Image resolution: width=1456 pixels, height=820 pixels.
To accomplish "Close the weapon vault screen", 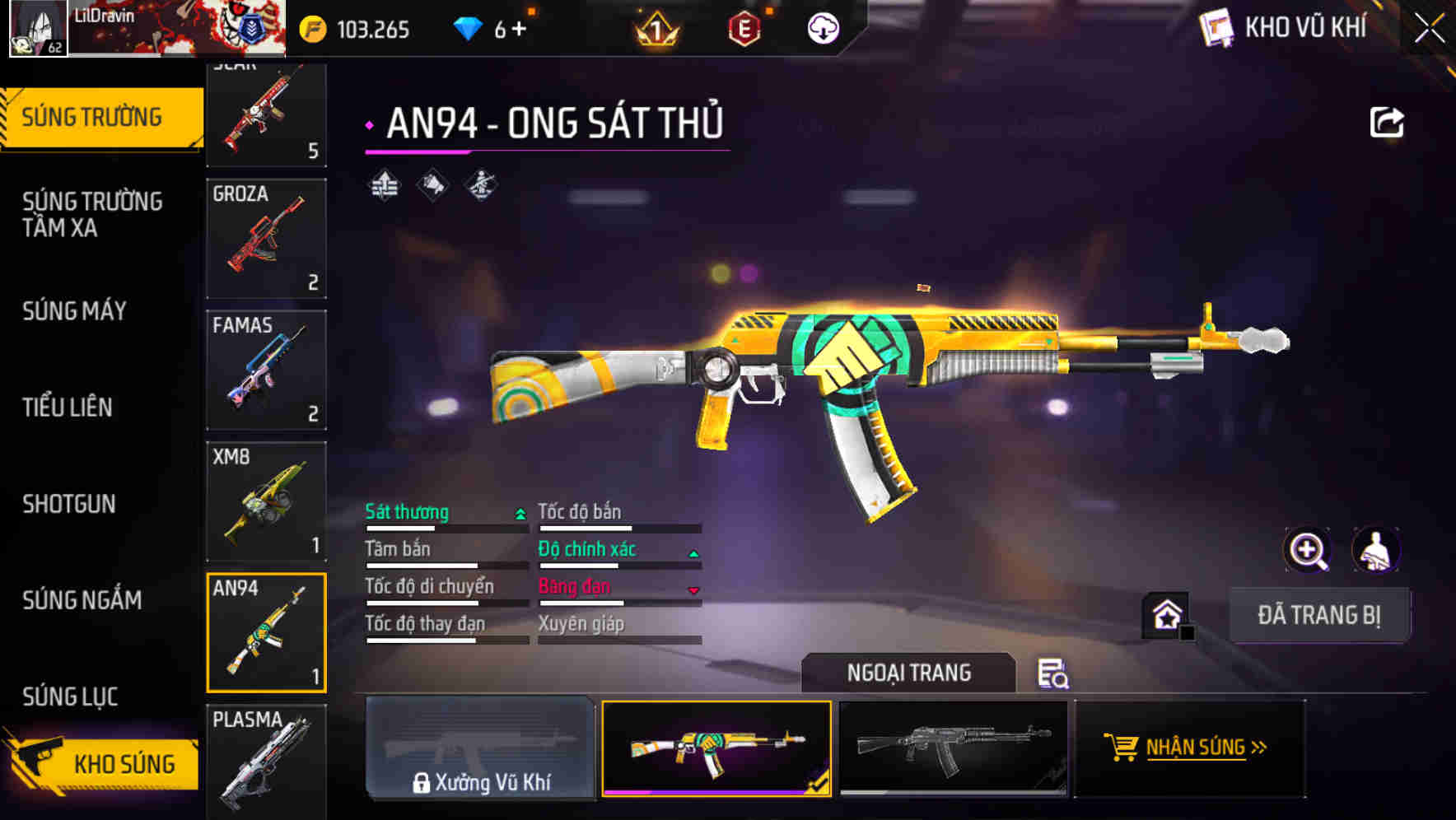I will (1429, 29).
